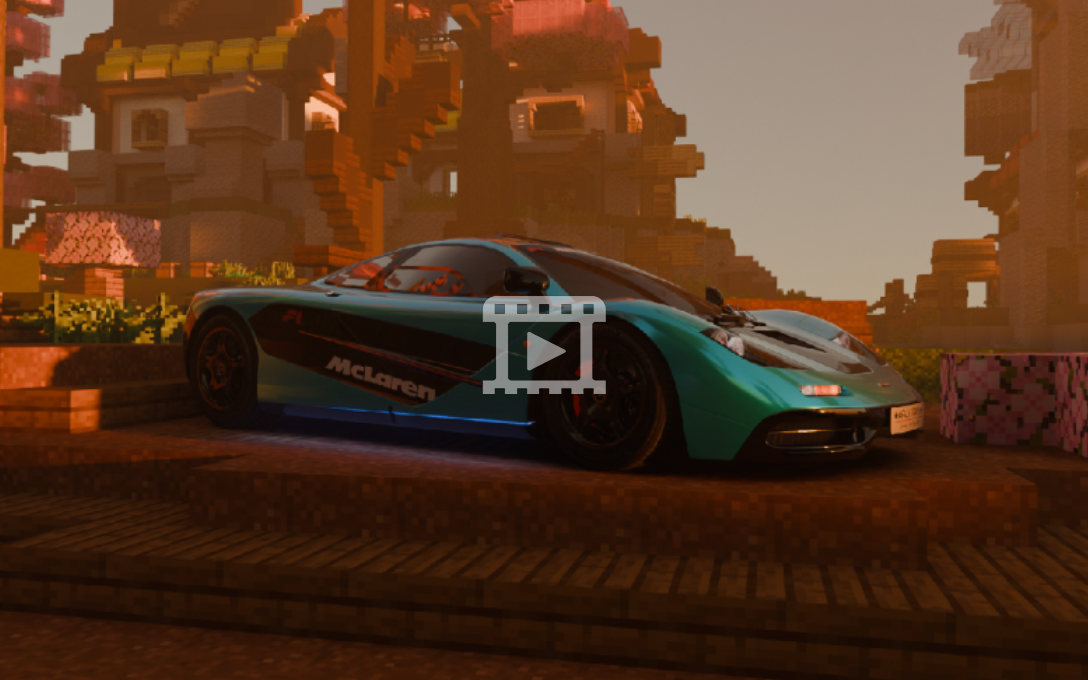
Task: Play the video using the filmstrip play icon
Action: tap(544, 346)
